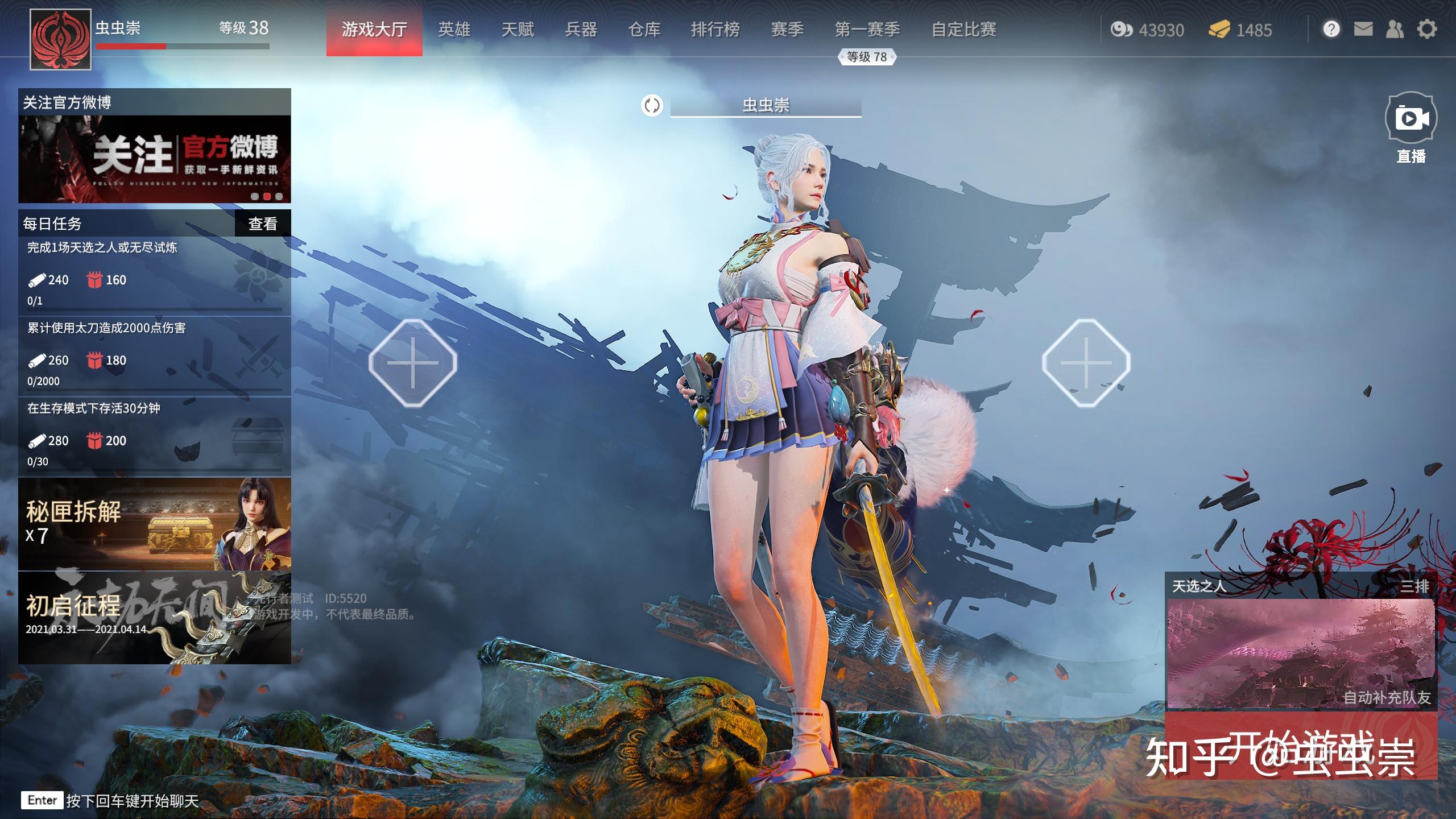Click the player avatar emblem
1456x819 pixels.
tap(60, 39)
